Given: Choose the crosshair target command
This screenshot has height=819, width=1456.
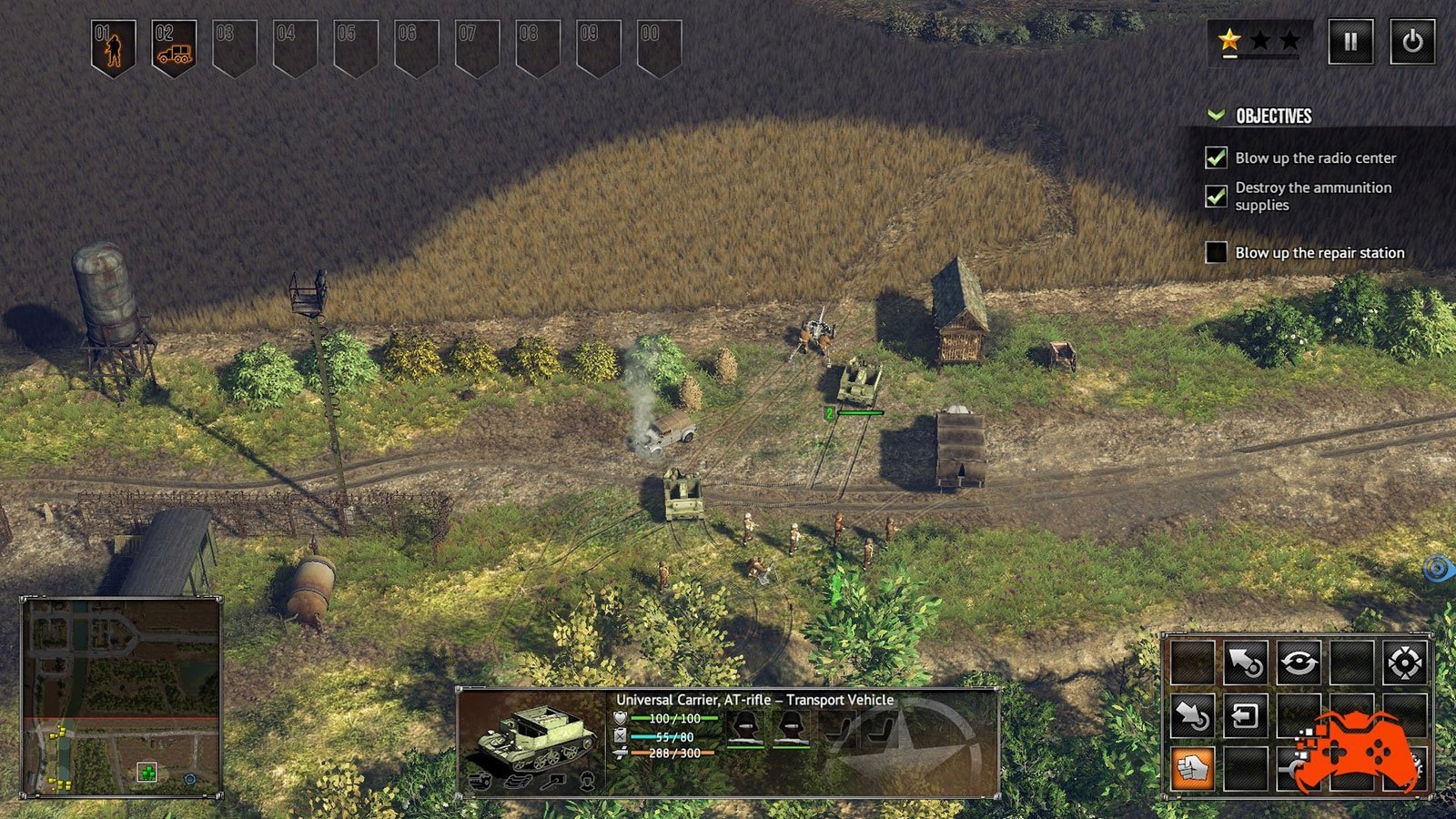Looking at the screenshot, I should pos(1403,663).
